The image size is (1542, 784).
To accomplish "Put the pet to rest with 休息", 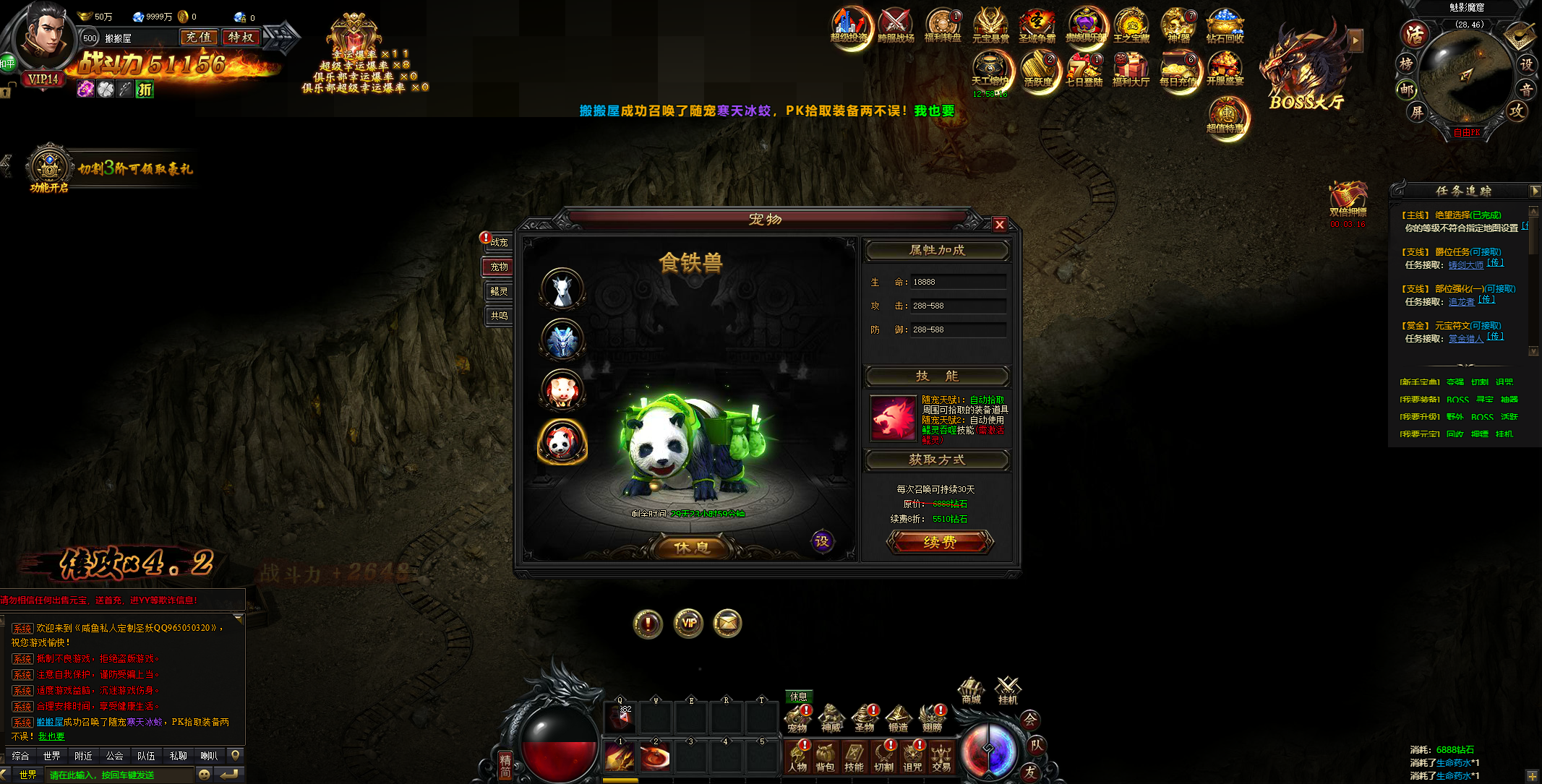I will (692, 548).
